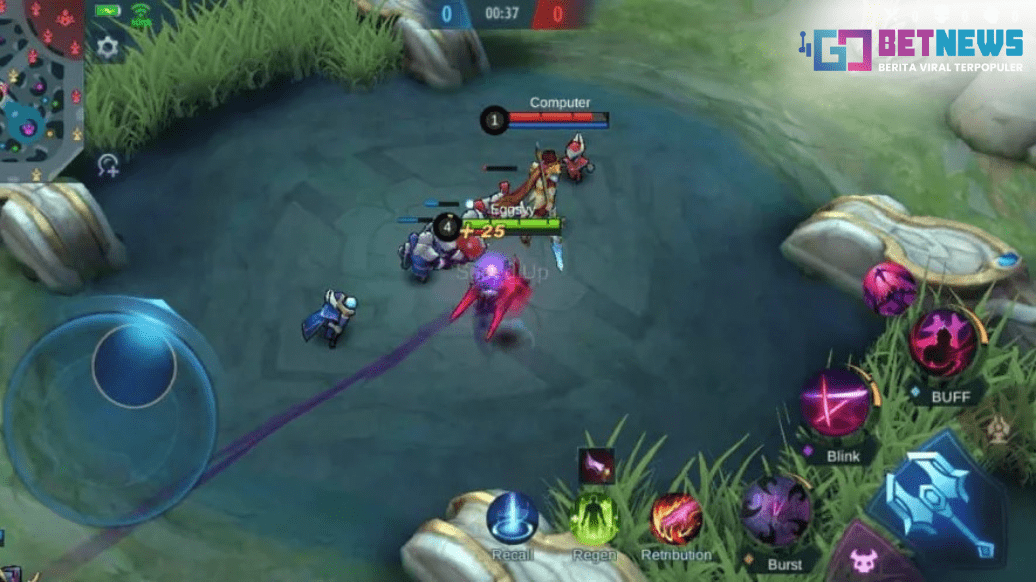Tap the virtual movement joystick
The width and height of the screenshot is (1036, 582).
(133, 366)
